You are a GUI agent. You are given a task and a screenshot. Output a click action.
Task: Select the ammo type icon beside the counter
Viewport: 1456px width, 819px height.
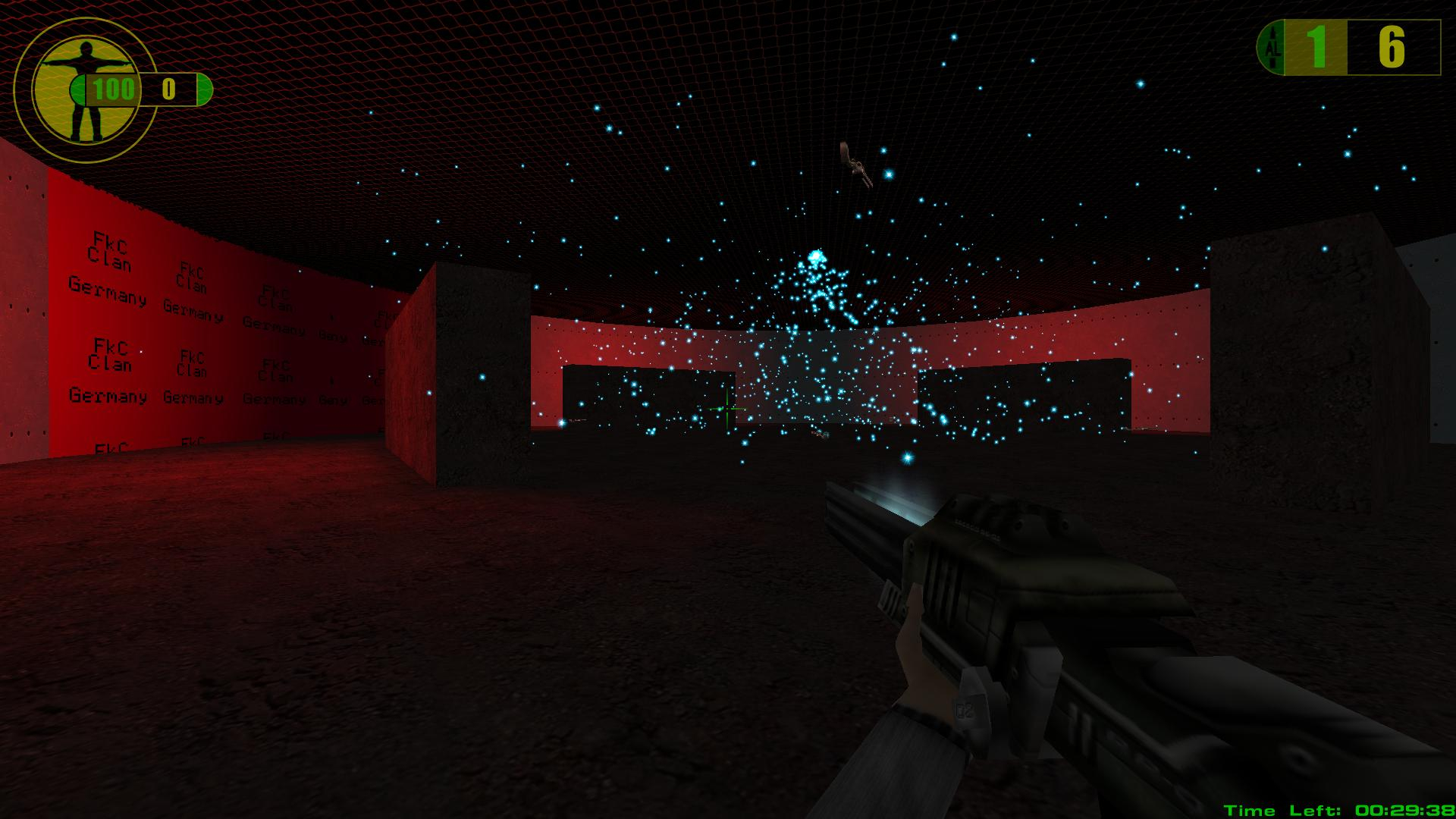tap(1272, 49)
